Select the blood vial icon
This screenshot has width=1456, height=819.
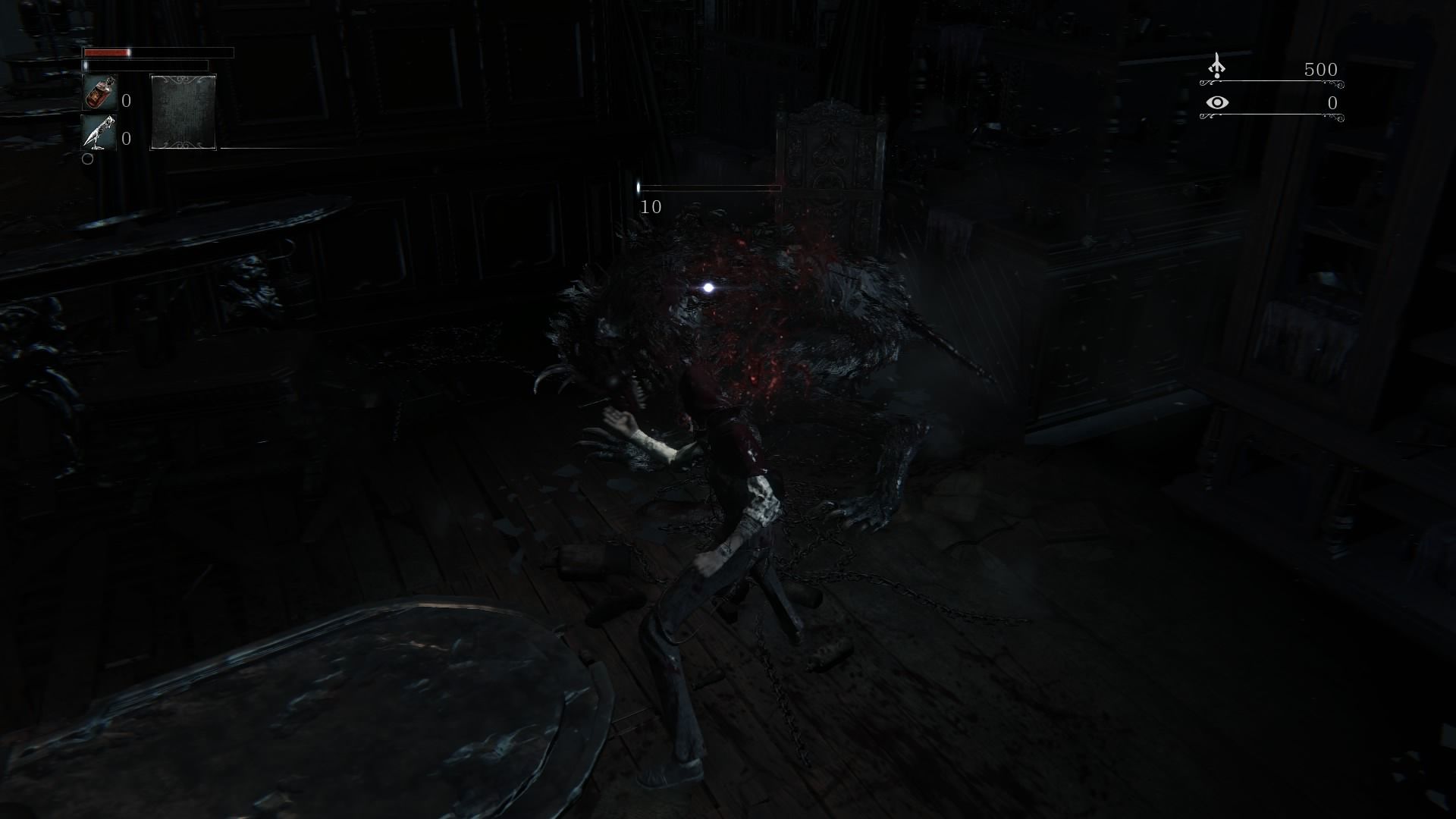pos(99,93)
